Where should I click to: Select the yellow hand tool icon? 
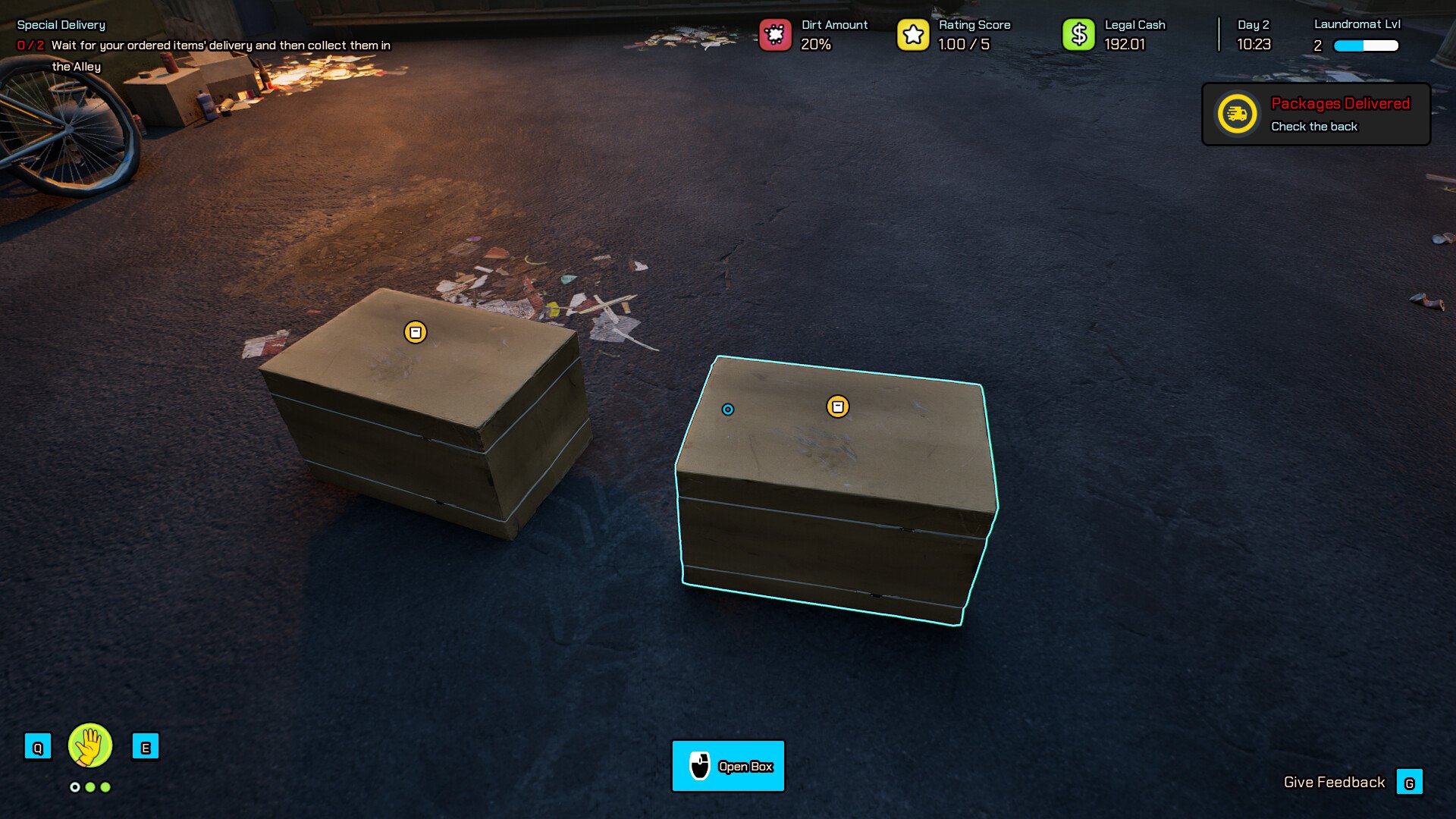point(90,745)
